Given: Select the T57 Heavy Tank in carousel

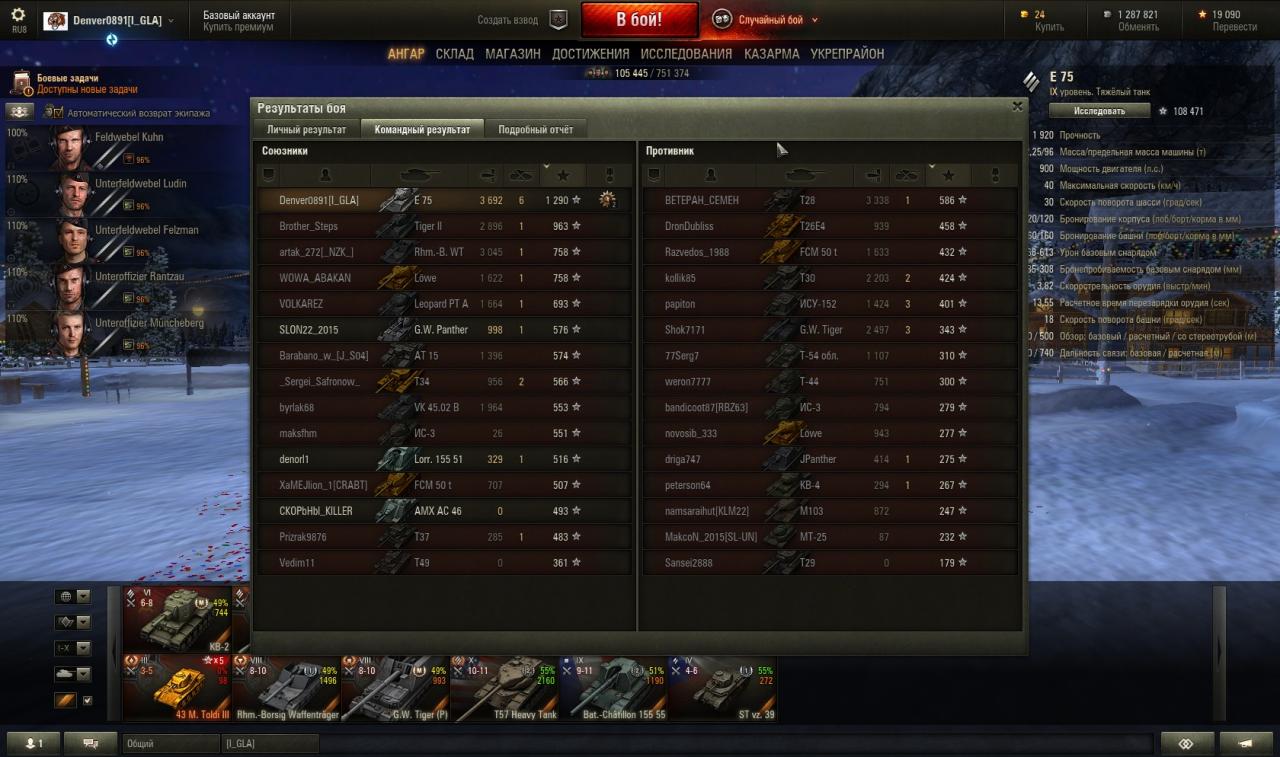Looking at the screenshot, I should tap(504, 687).
